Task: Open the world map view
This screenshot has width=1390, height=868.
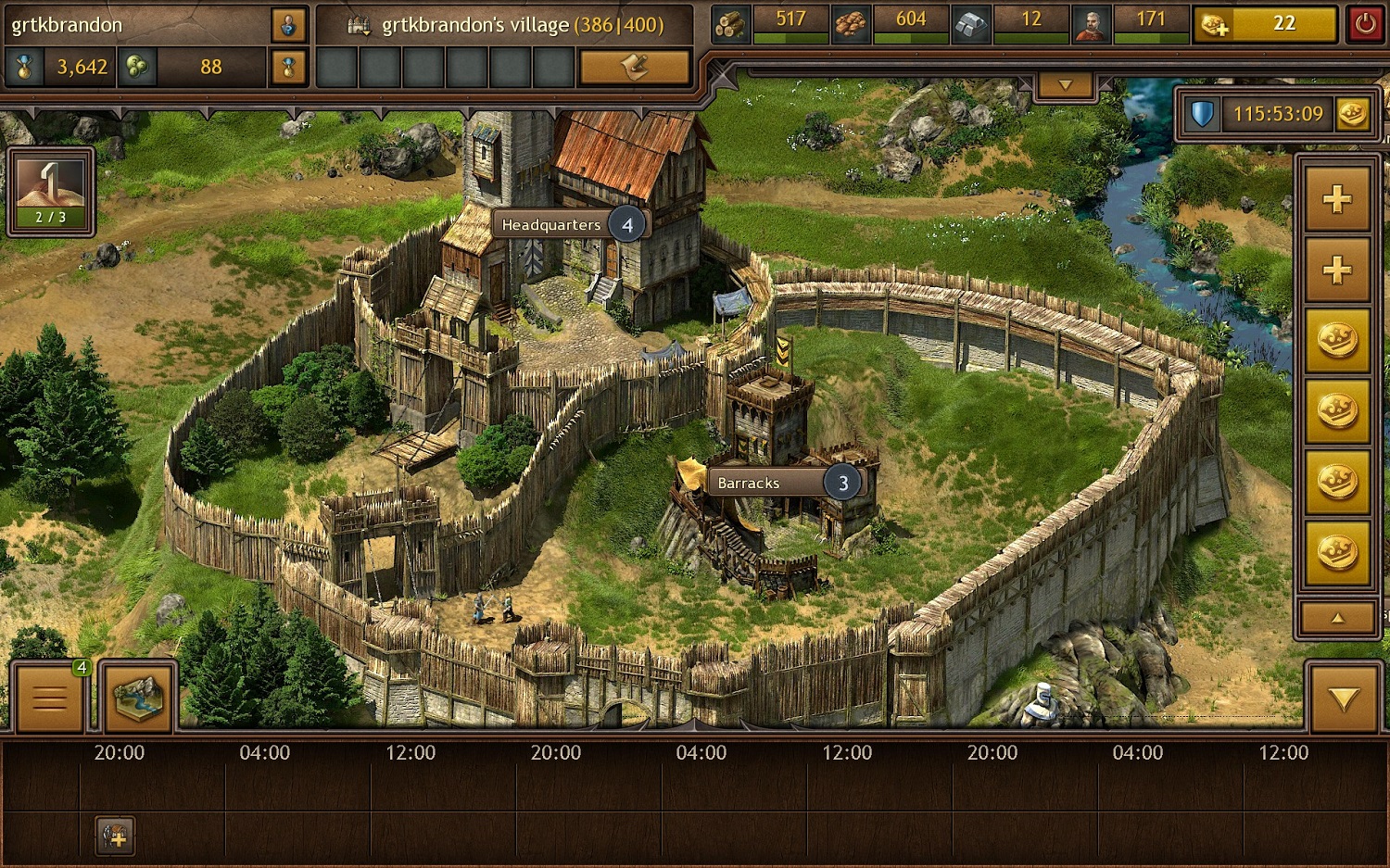Action: pos(137,697)
